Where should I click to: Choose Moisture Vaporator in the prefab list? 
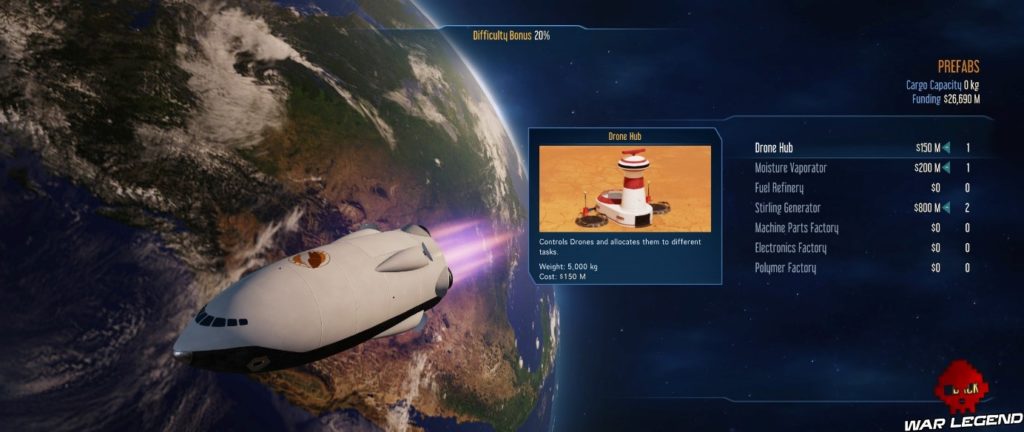[790, 168]
